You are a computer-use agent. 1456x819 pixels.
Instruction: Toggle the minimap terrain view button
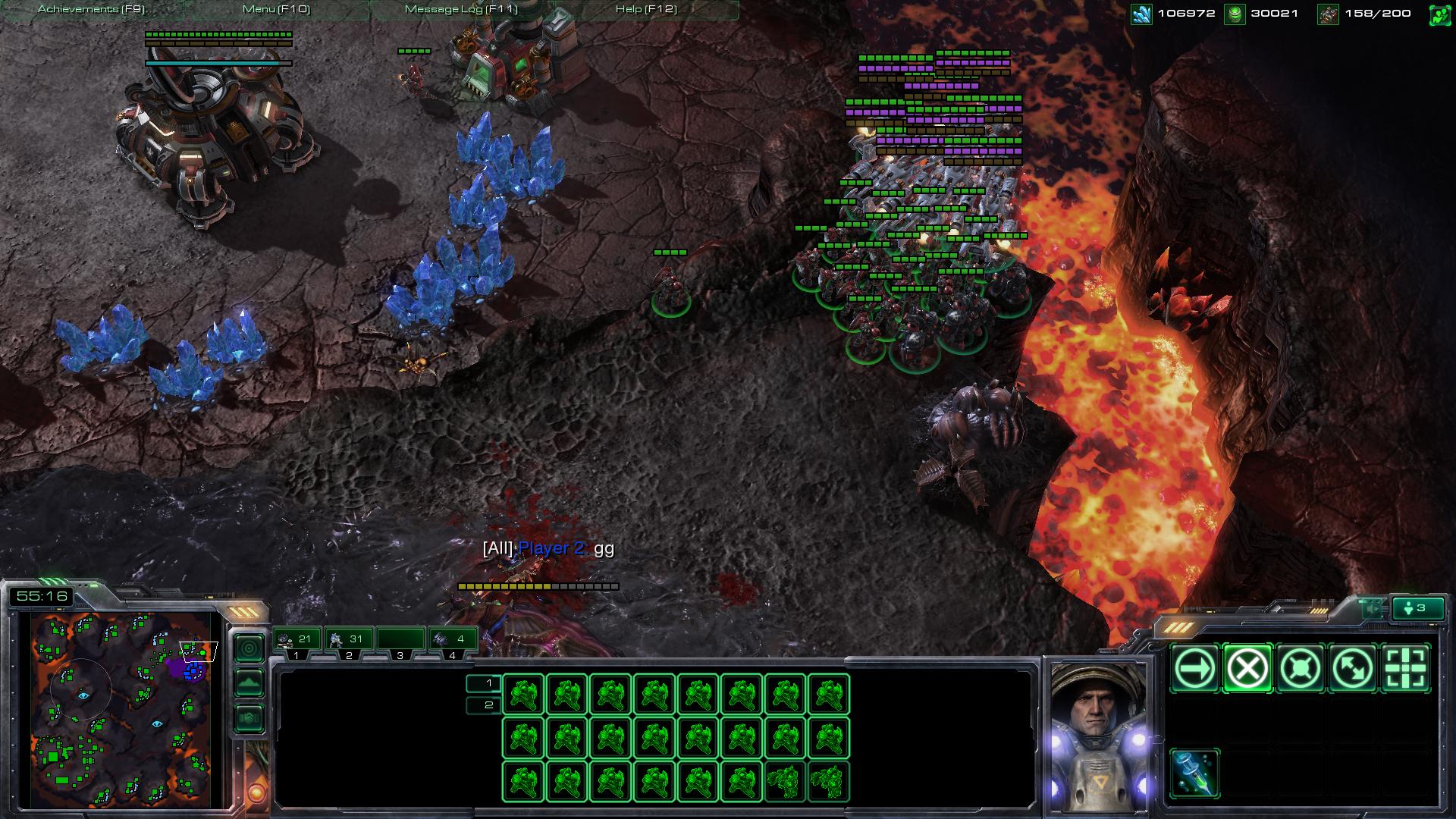(x=249, y=683)
